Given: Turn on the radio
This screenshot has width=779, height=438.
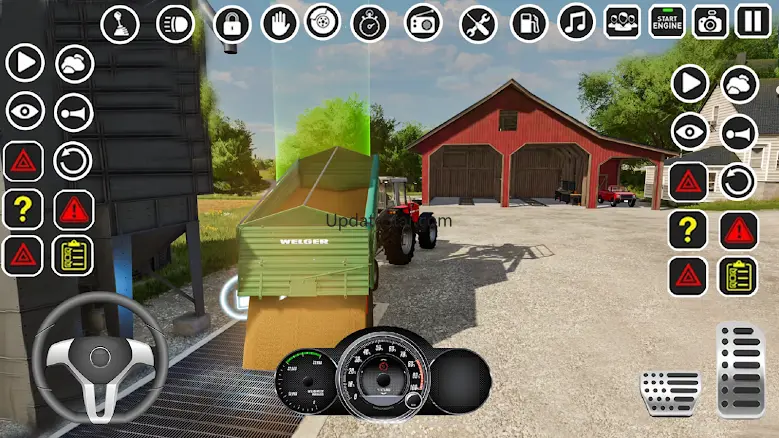Looking at the screenshot, I should click(423, 23).
